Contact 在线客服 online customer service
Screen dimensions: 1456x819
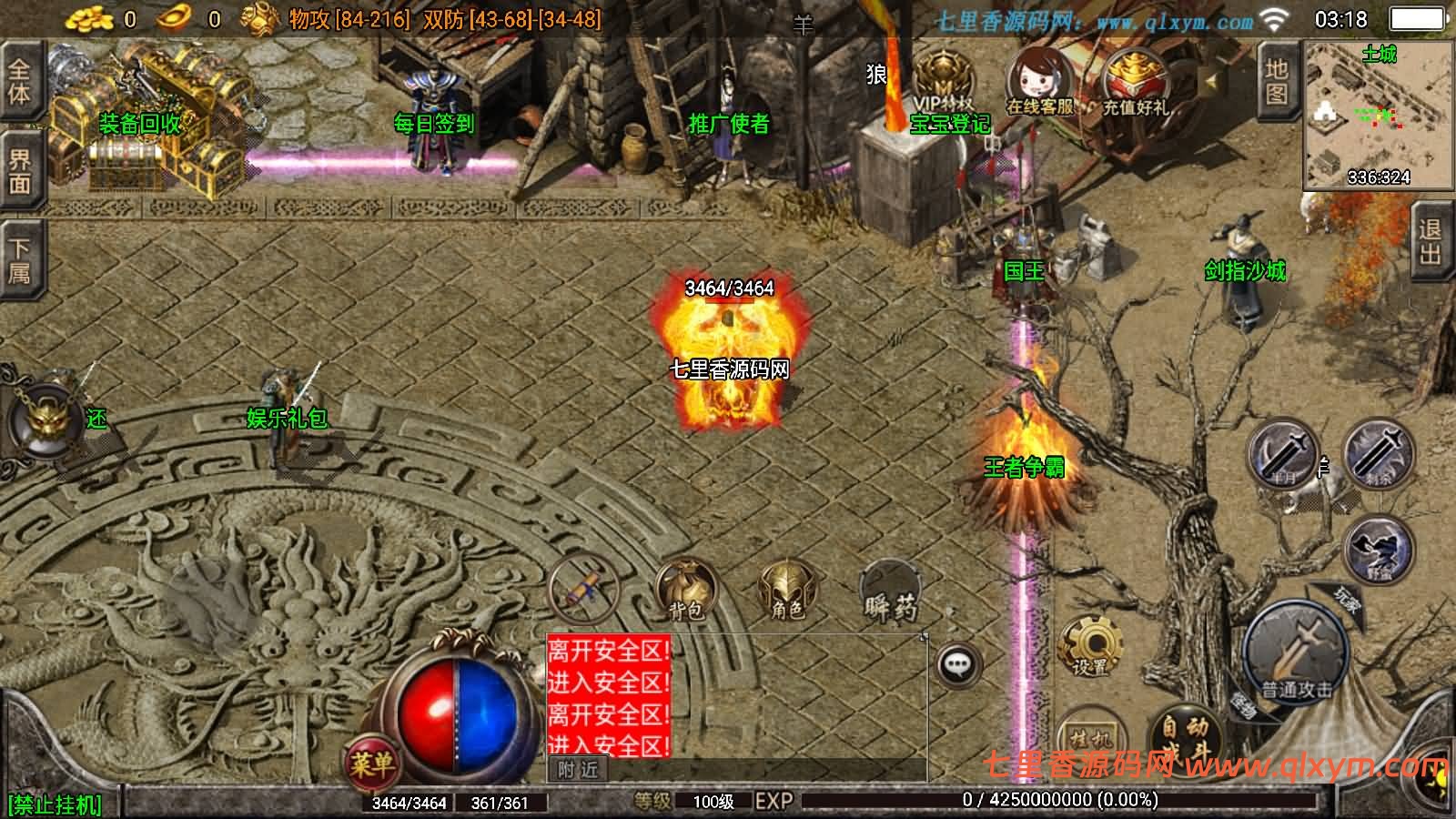[x=1039, y=84]
